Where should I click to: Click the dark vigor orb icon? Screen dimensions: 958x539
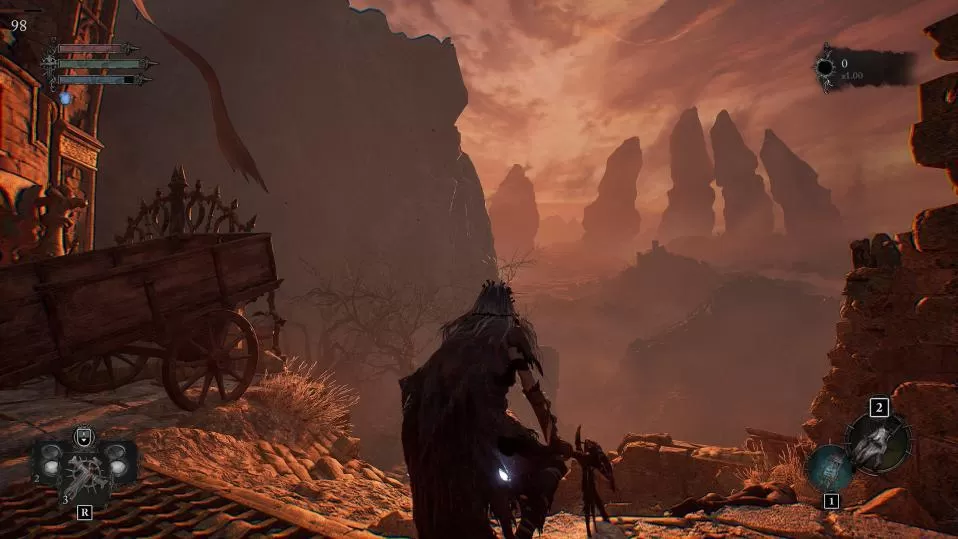coord(825,67)
